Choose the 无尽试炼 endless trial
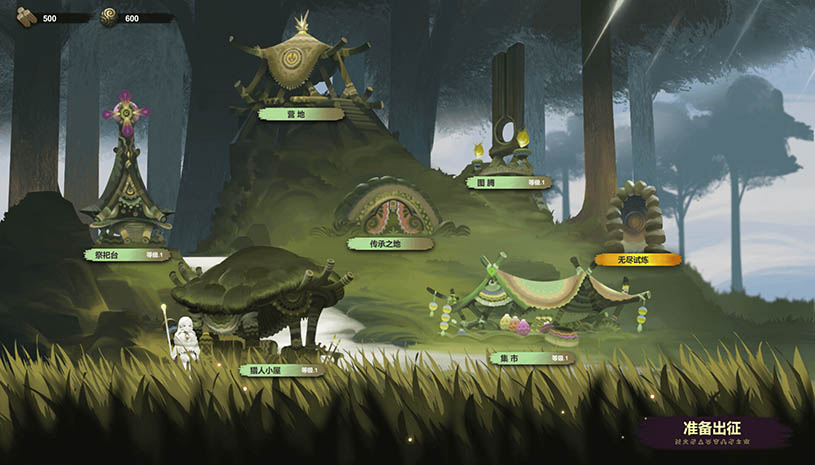 (637, 259)
